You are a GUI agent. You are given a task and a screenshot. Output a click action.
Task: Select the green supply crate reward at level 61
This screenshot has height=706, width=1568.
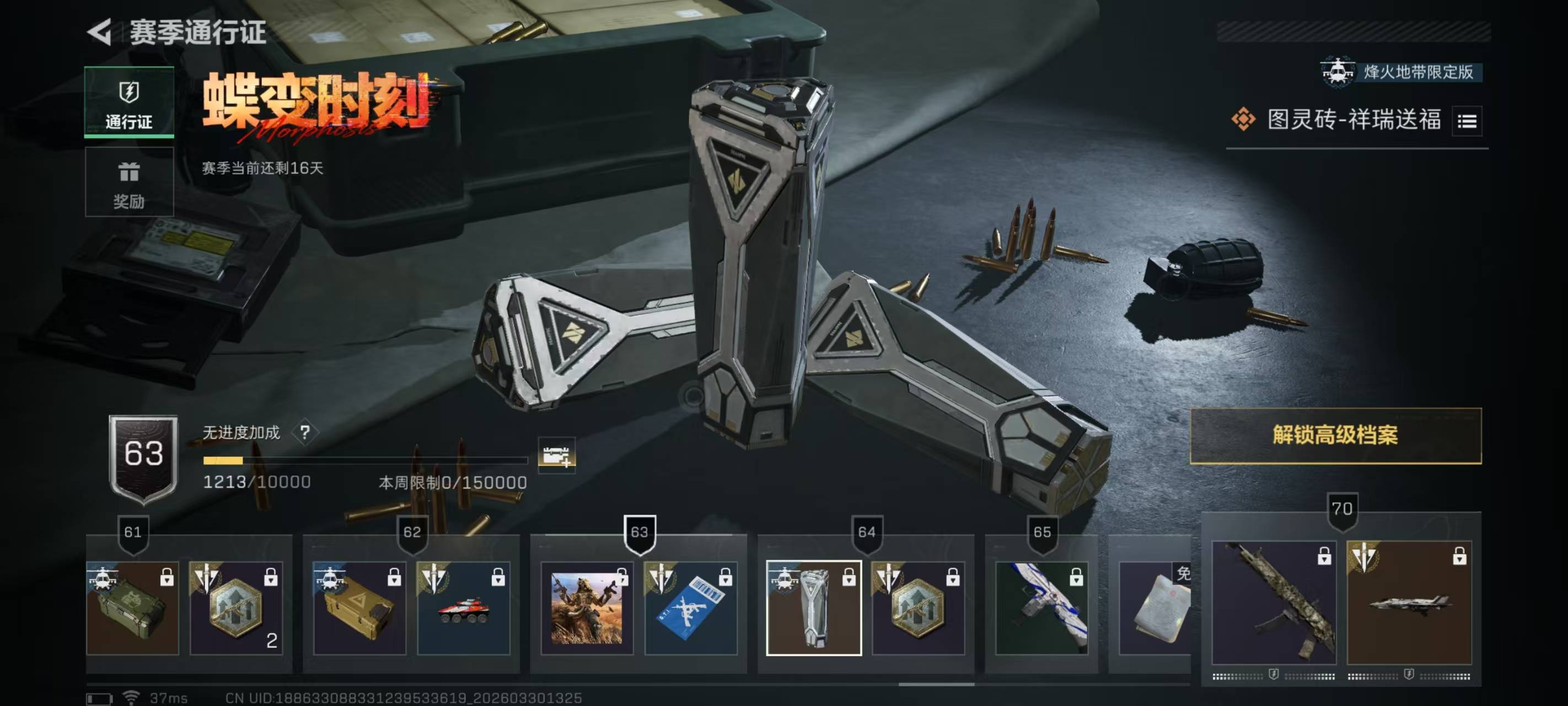(133, 608)
